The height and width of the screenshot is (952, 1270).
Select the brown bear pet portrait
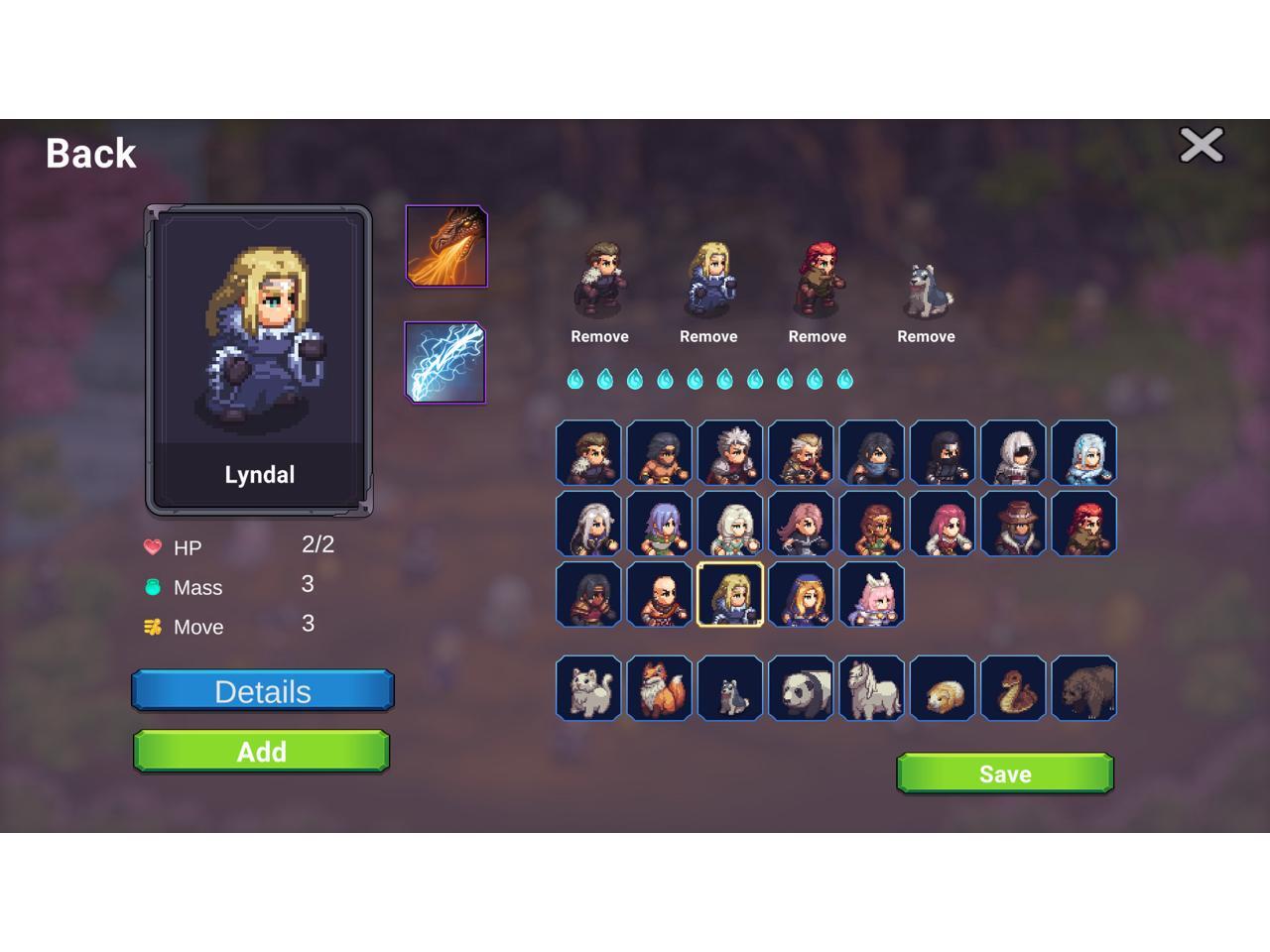tap(1084, 688)
